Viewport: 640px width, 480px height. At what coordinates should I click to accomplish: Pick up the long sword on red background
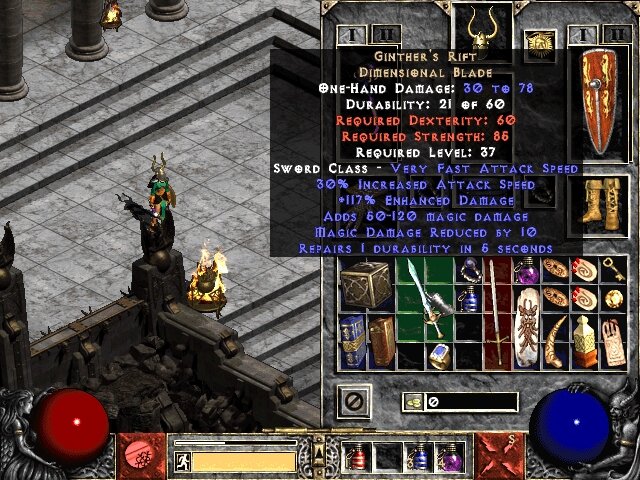(x=495, y=313)
